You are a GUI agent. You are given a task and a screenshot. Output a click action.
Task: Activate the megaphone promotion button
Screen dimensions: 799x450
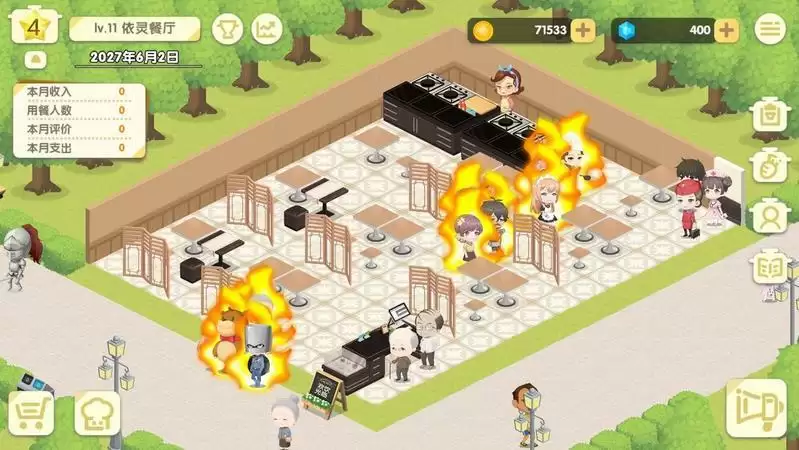coord(756,408)
